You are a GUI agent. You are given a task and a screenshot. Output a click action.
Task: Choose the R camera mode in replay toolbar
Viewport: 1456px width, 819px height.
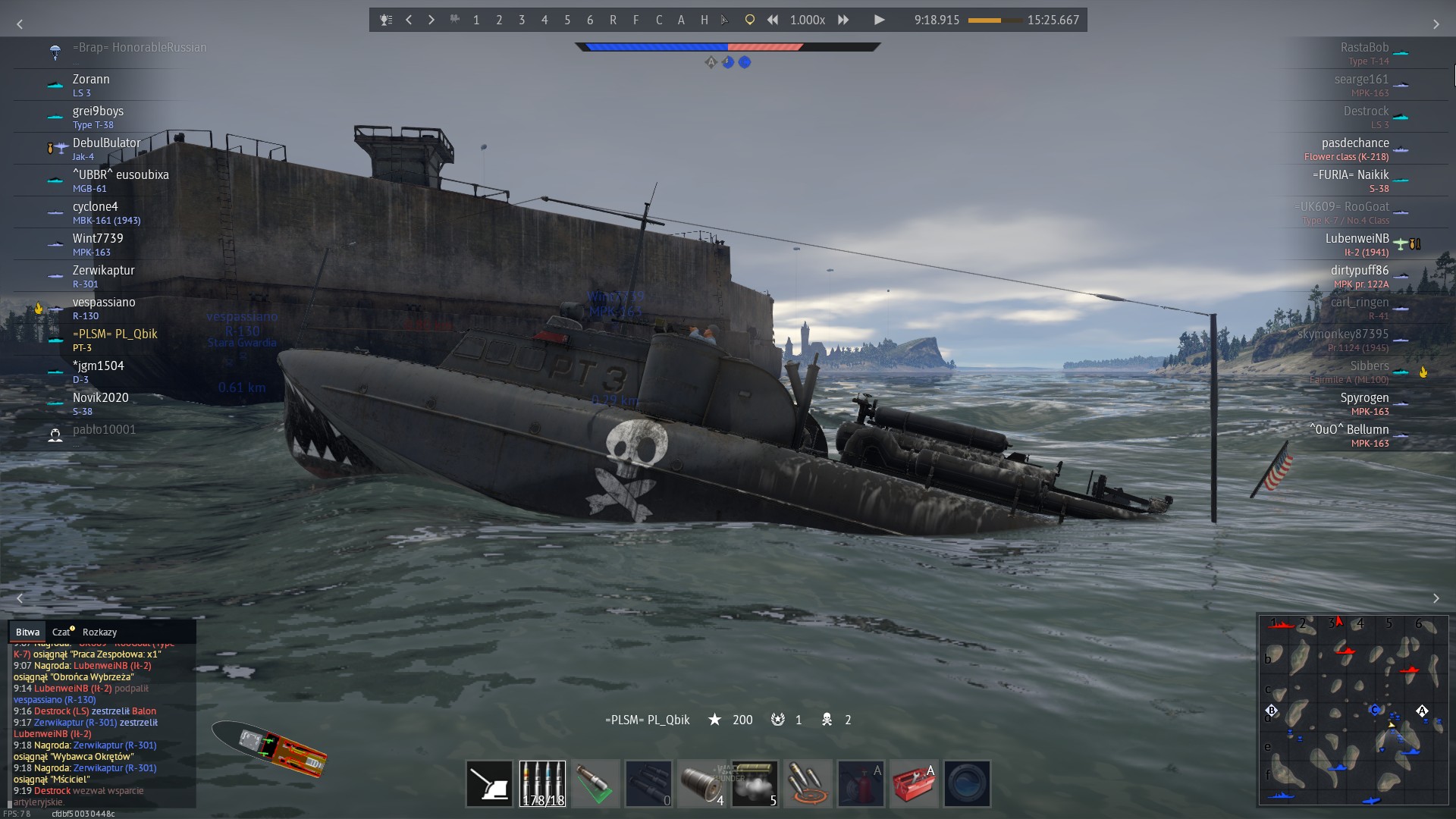(613, 20)
